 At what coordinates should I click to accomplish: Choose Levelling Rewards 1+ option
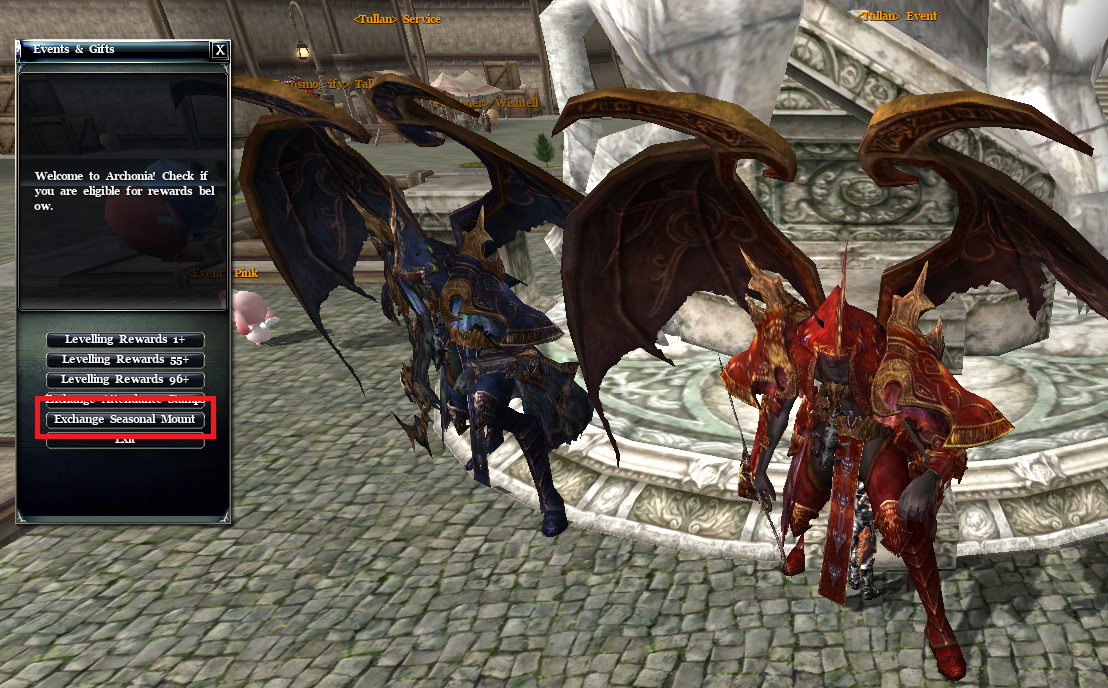click(x=125, y=340)
